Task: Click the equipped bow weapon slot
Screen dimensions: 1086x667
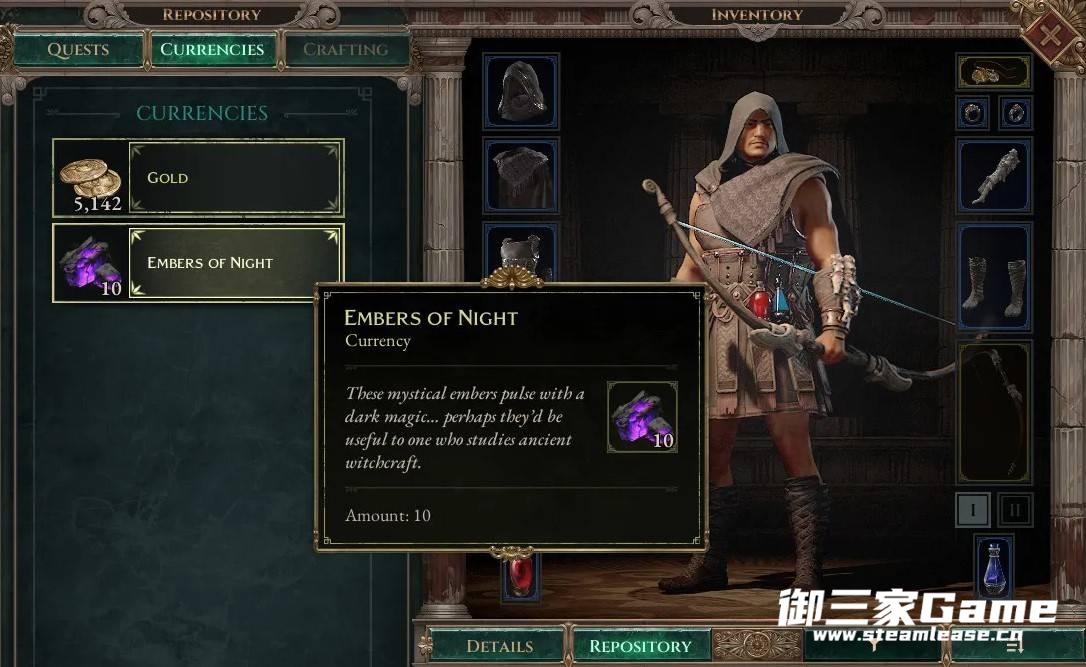Action: click(x=993, y=411)
